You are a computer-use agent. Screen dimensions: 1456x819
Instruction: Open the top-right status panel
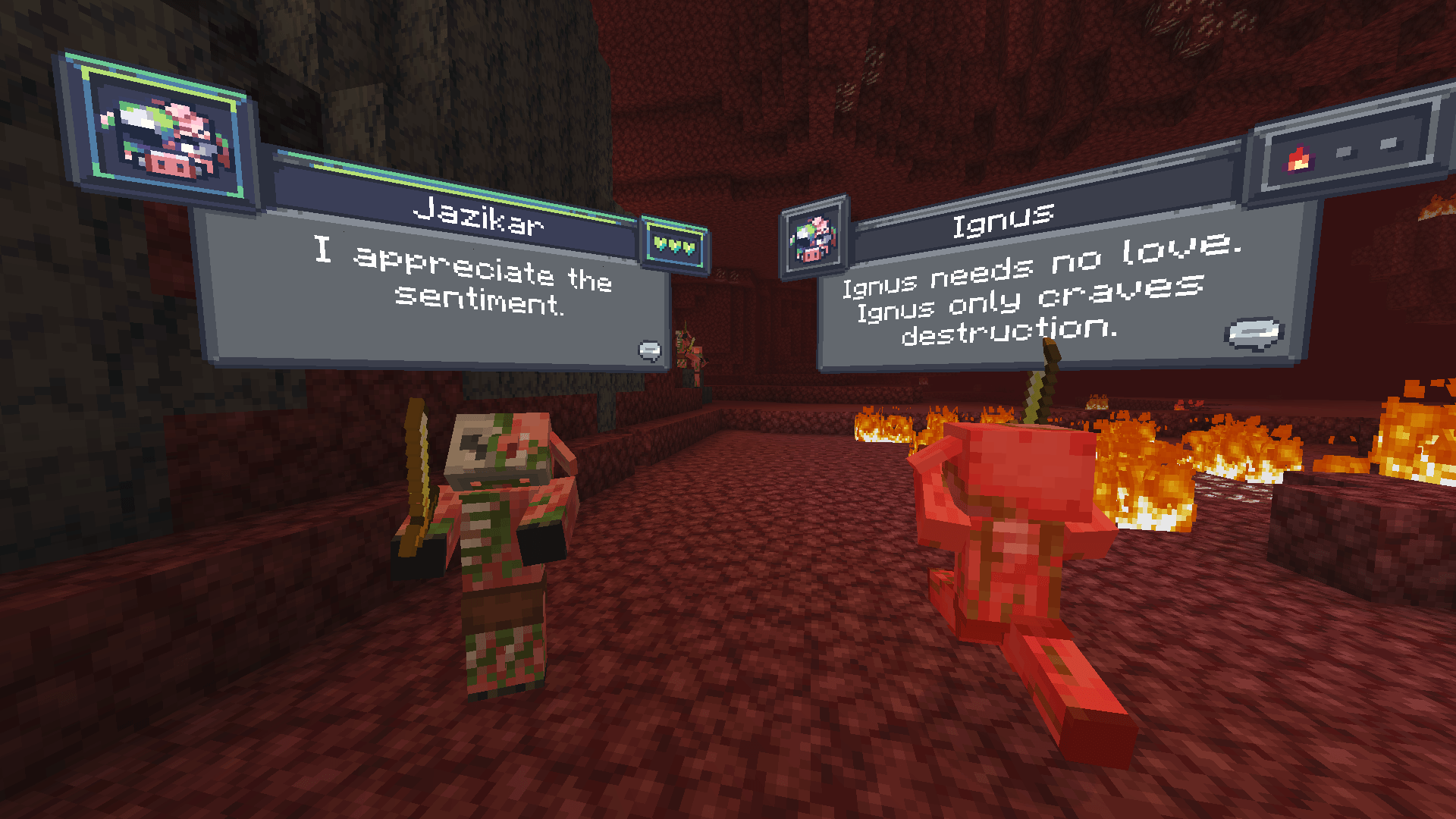[1350, 142]
